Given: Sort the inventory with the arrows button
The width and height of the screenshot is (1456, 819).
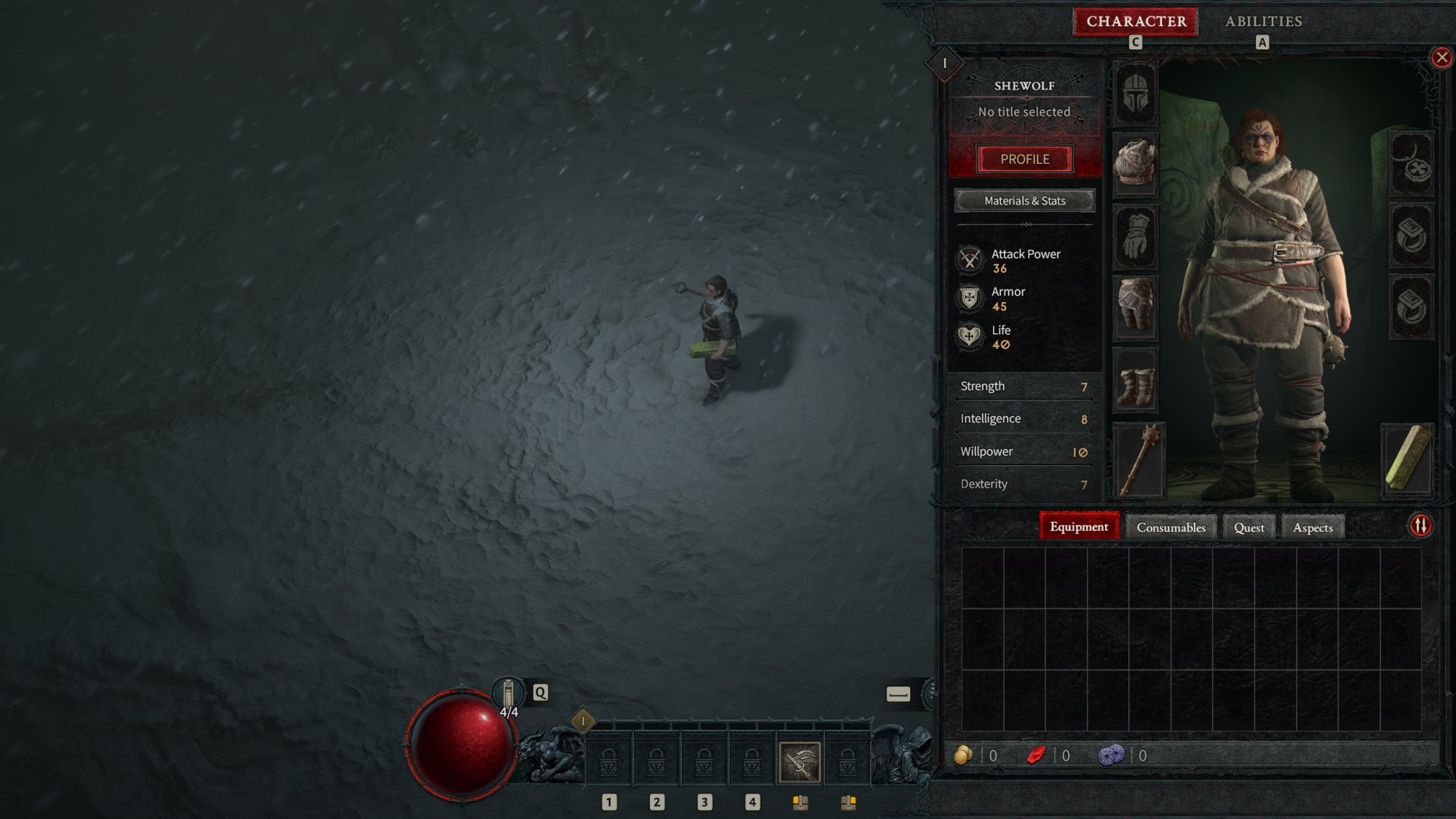Looking at the screenshot, I should pos(1420,526).
